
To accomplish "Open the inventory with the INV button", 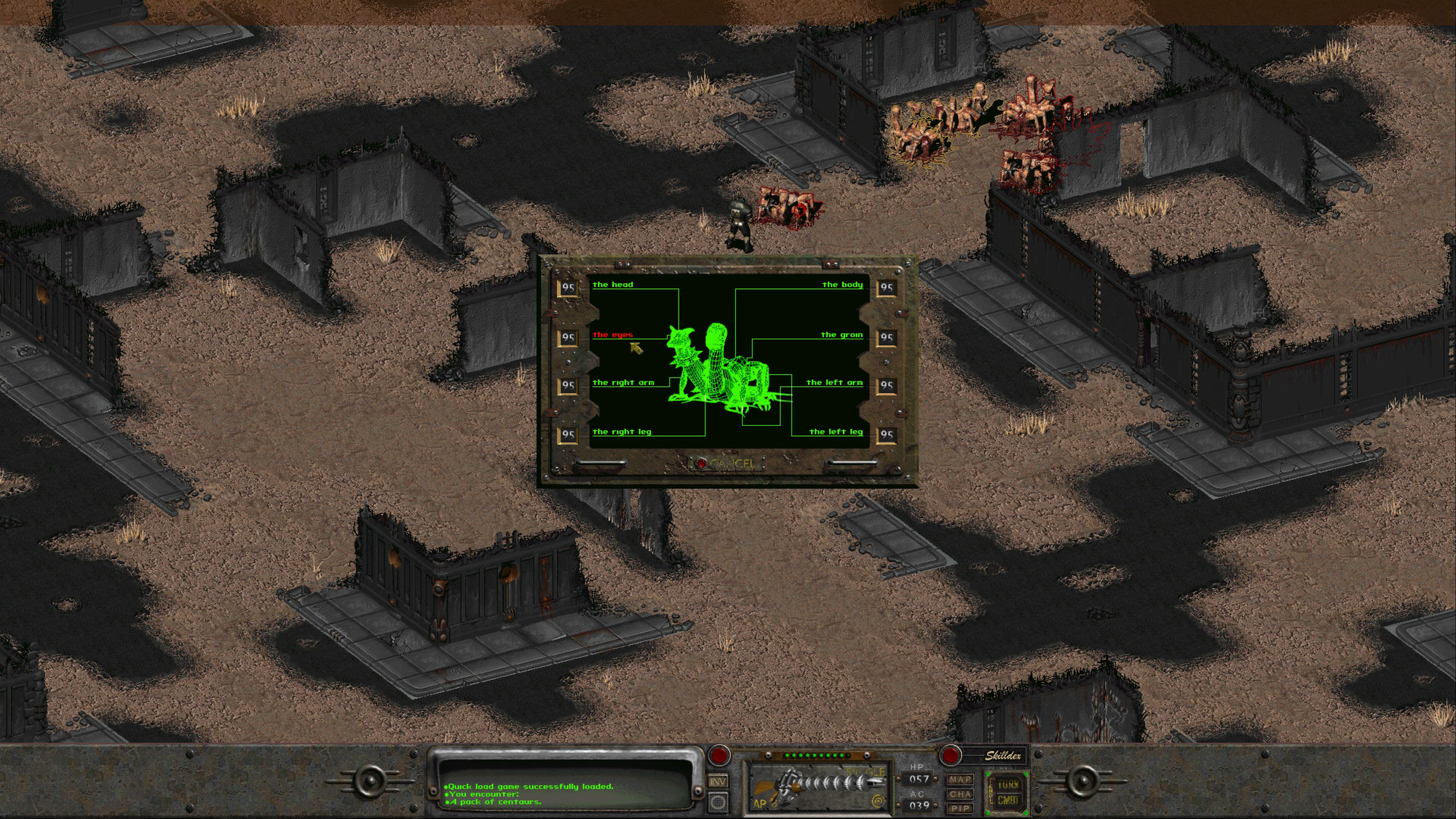I will [x=718, y=782].
